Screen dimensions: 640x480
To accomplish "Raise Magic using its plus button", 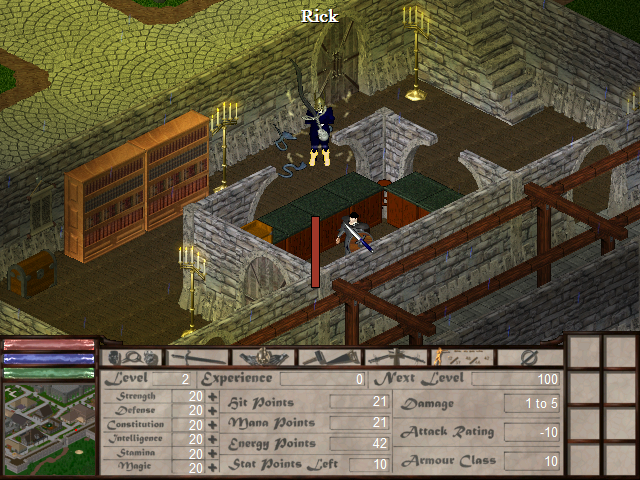I will 212,467.
